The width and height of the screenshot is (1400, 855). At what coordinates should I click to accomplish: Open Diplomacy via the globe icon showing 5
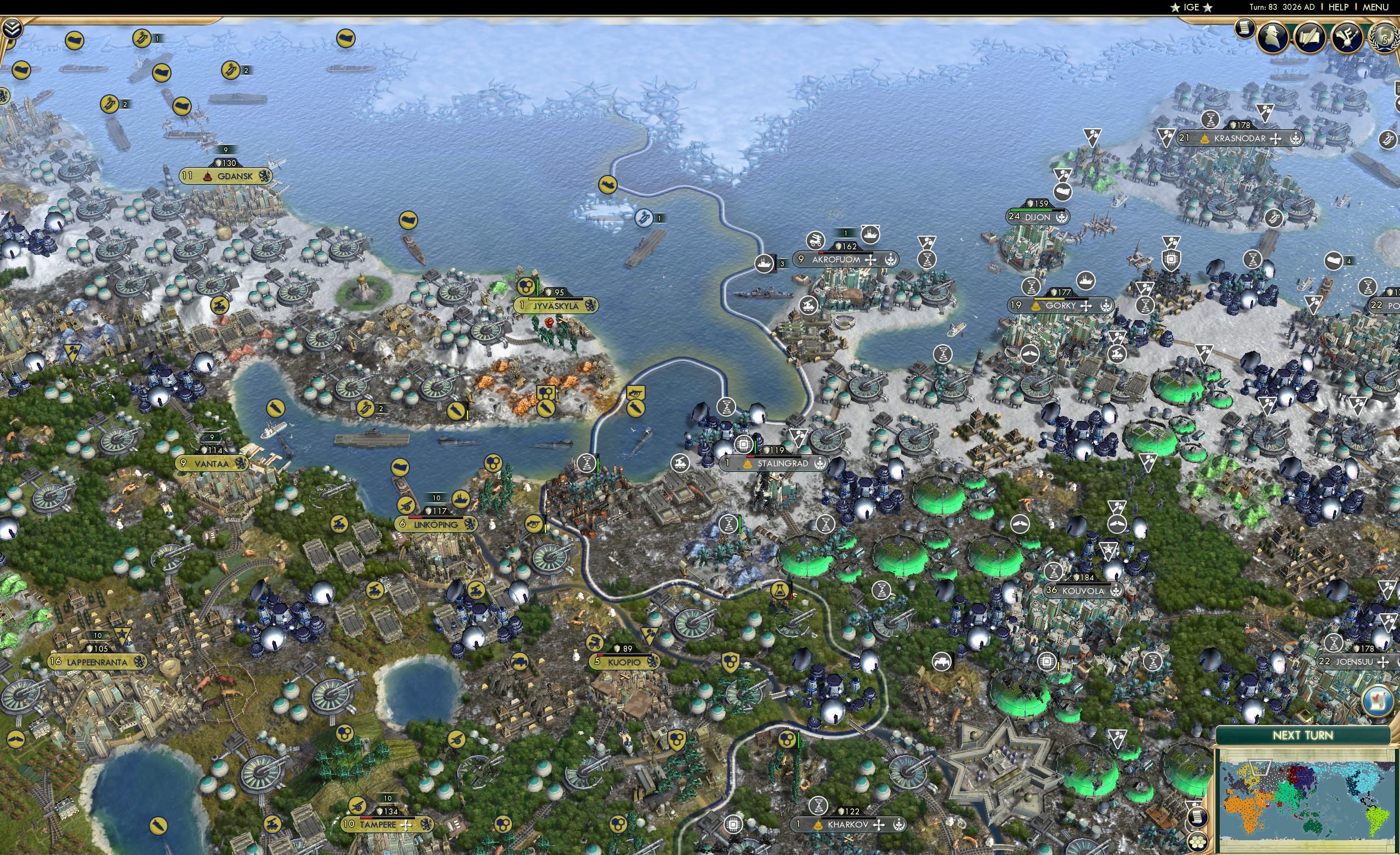[x=1385, y=38]
